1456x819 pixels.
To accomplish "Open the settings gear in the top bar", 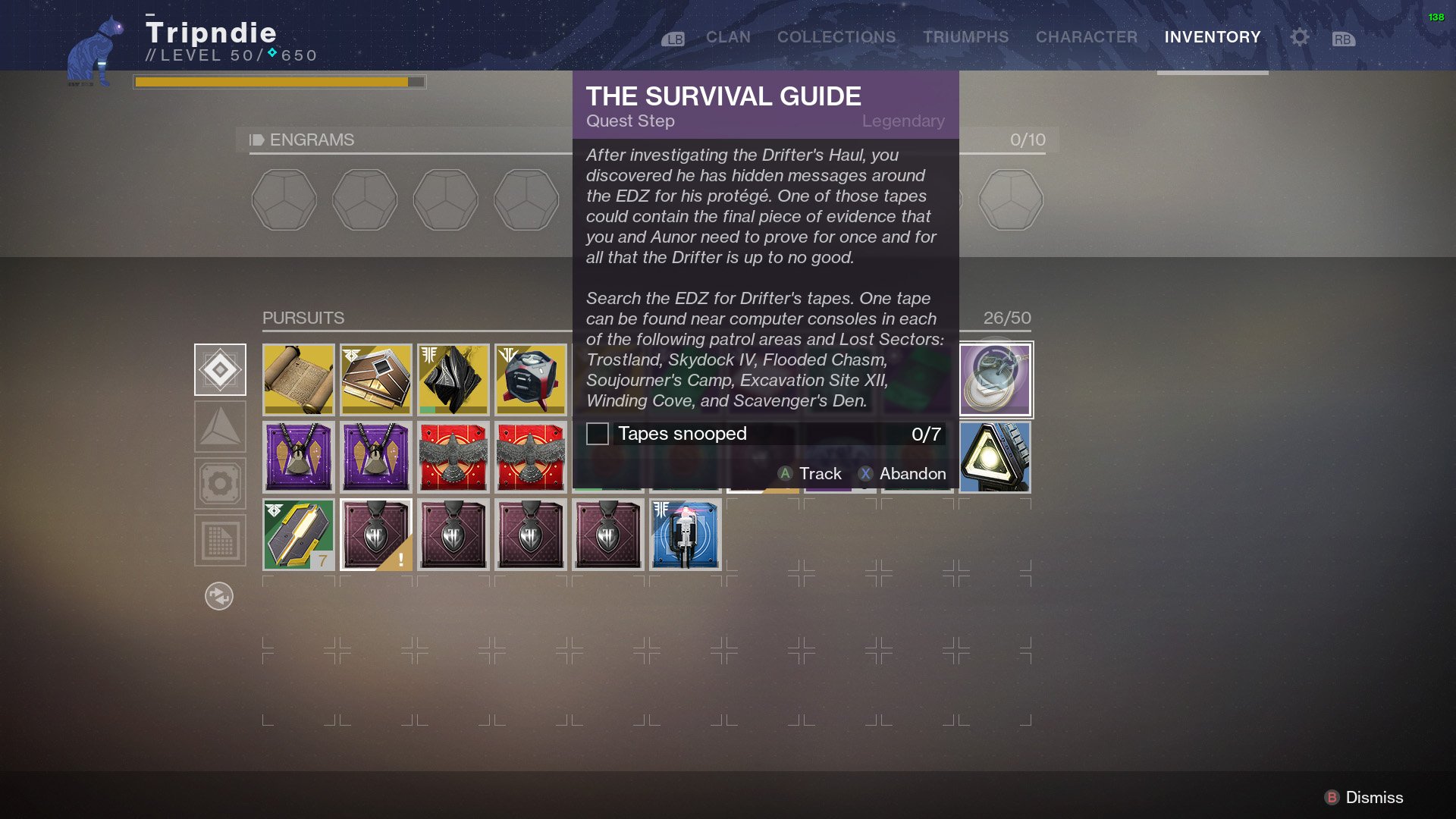I will 1298,36.
